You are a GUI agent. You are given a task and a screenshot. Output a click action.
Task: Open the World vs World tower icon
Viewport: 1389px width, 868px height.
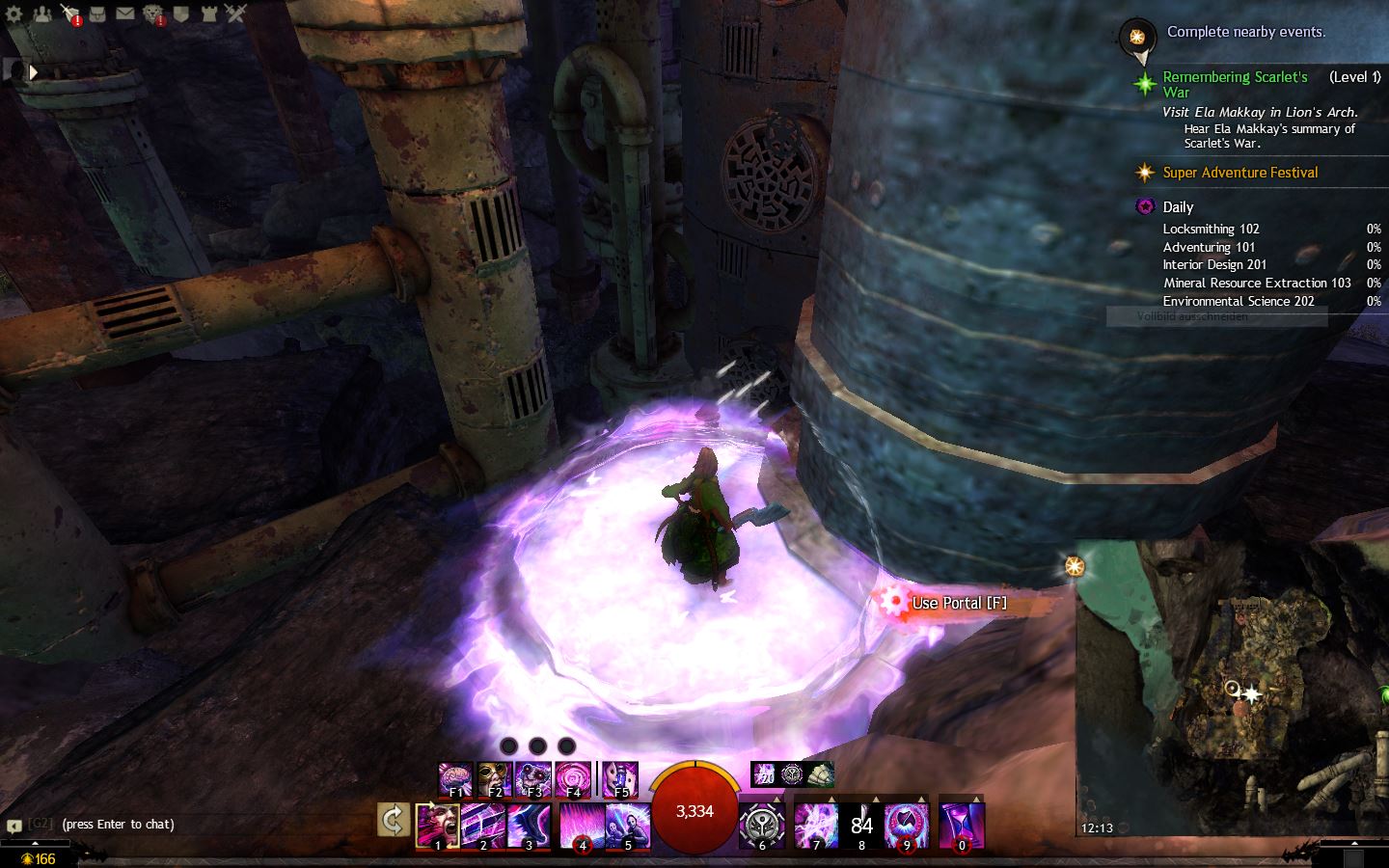point(208,14)
